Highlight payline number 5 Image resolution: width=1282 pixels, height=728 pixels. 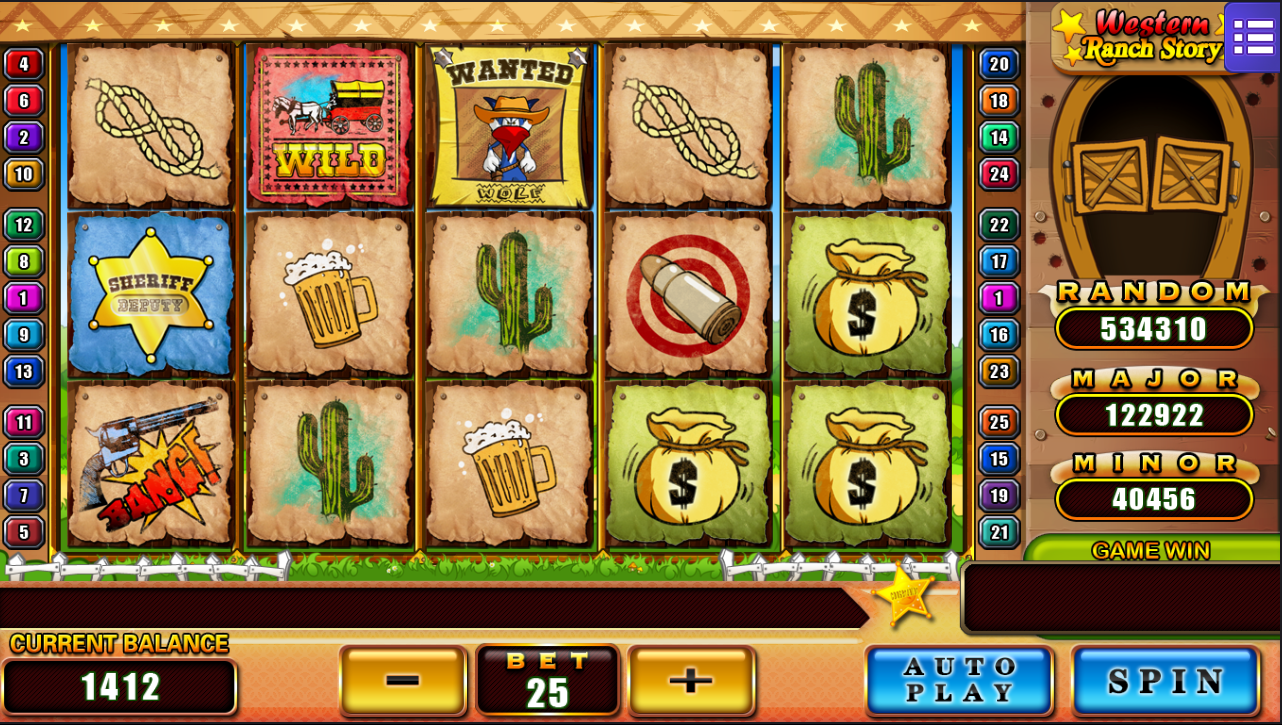click(23, 531)
